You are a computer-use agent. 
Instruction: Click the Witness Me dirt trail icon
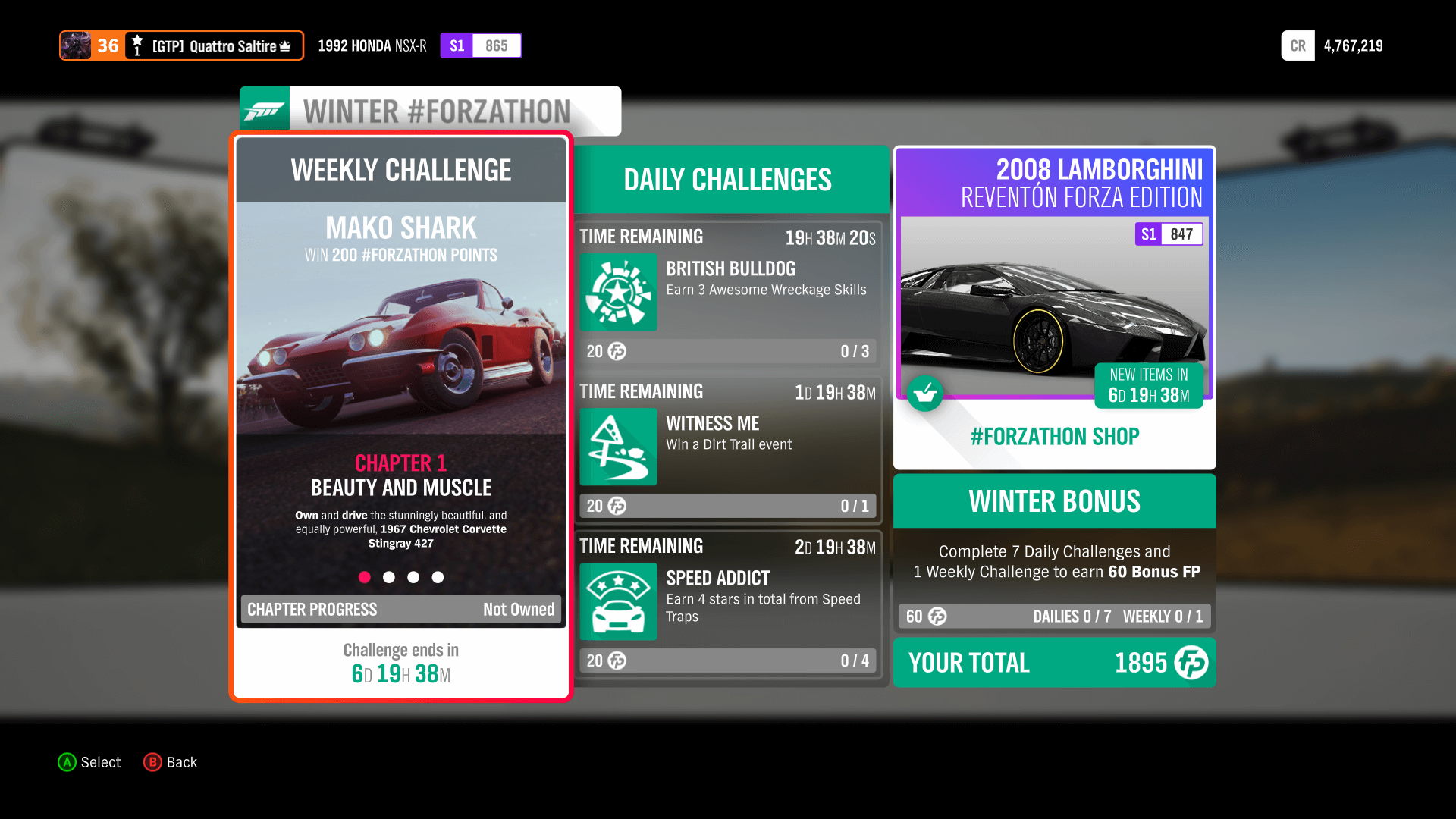pos(617,447)
